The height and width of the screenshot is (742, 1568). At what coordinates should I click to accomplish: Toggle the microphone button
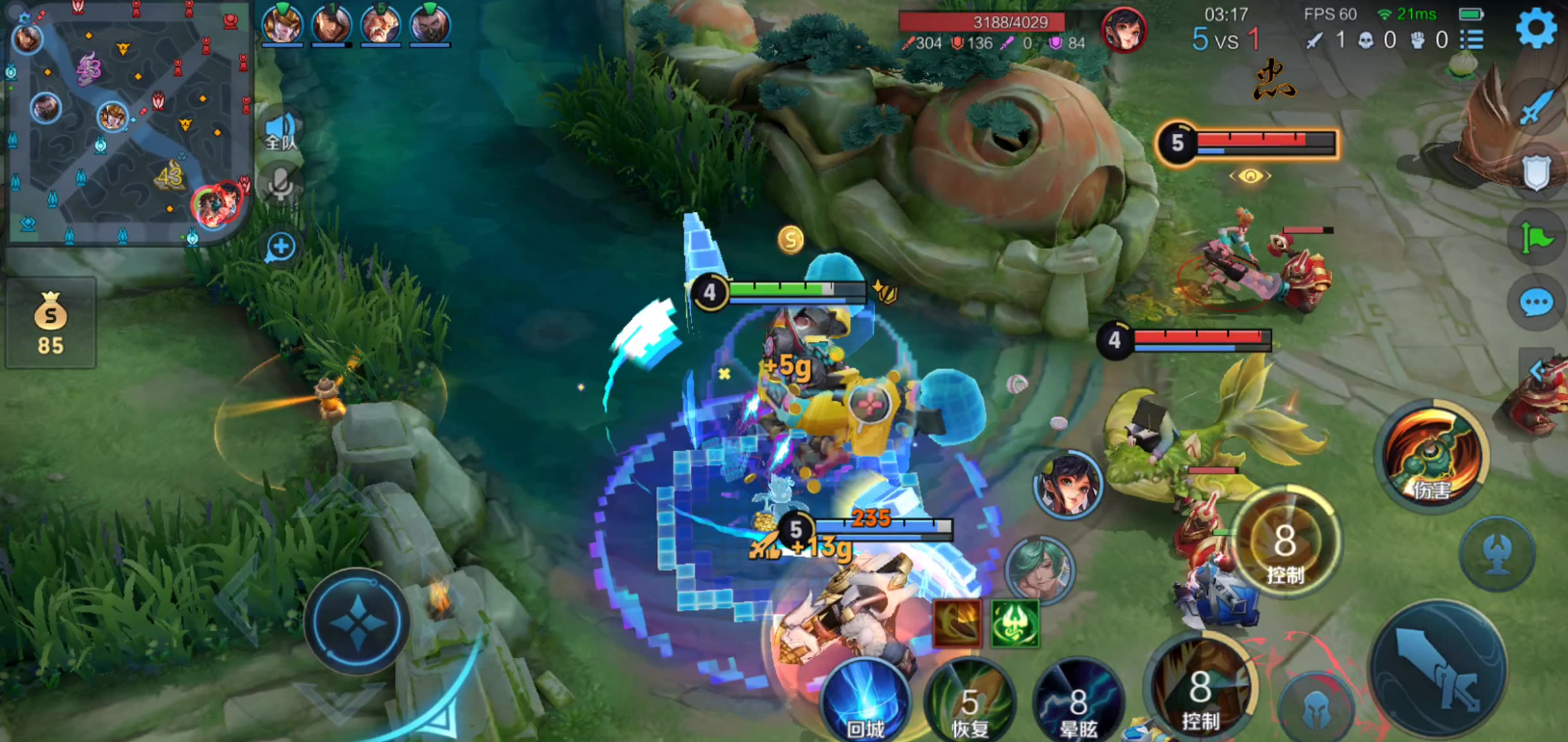(x=280, y=183)
